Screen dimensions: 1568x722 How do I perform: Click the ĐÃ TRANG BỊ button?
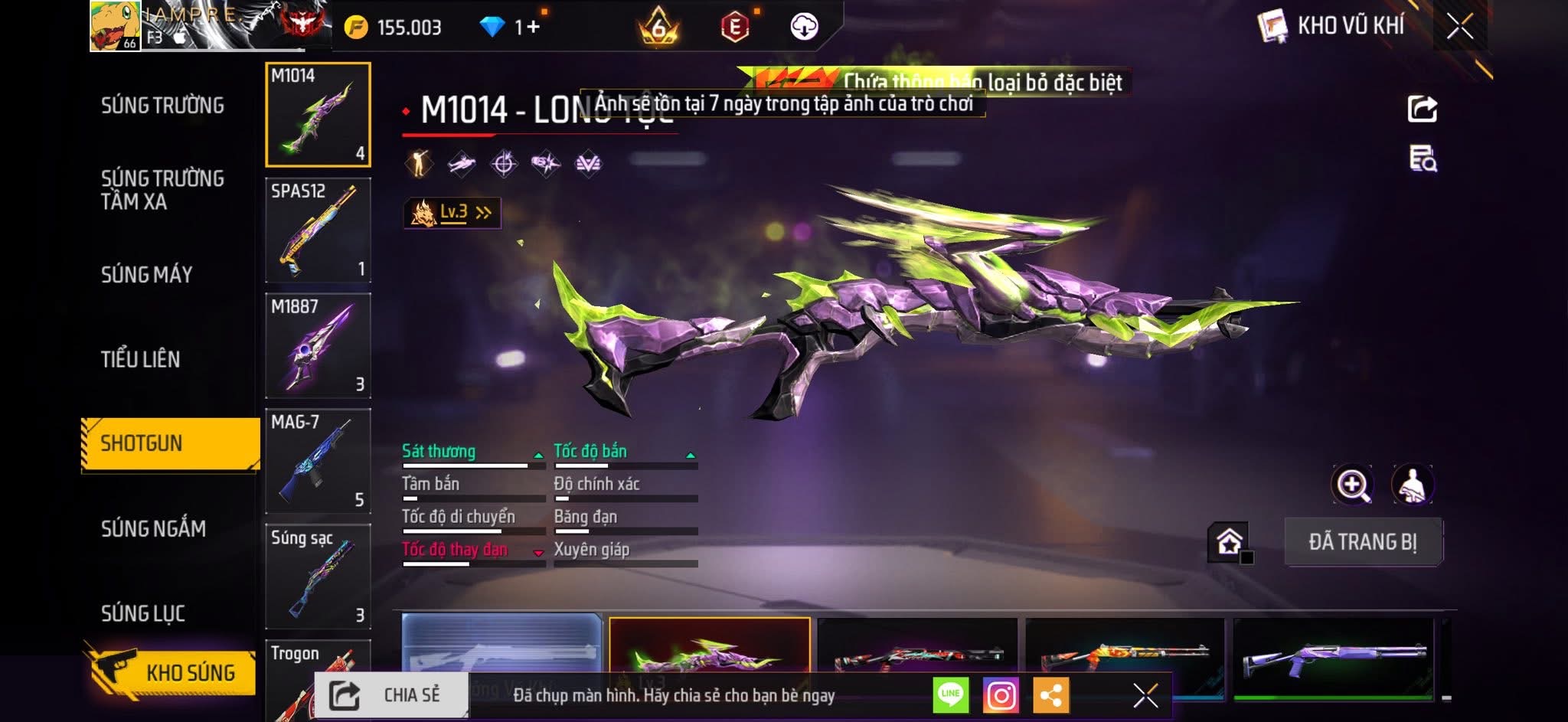click(1363, 542)
